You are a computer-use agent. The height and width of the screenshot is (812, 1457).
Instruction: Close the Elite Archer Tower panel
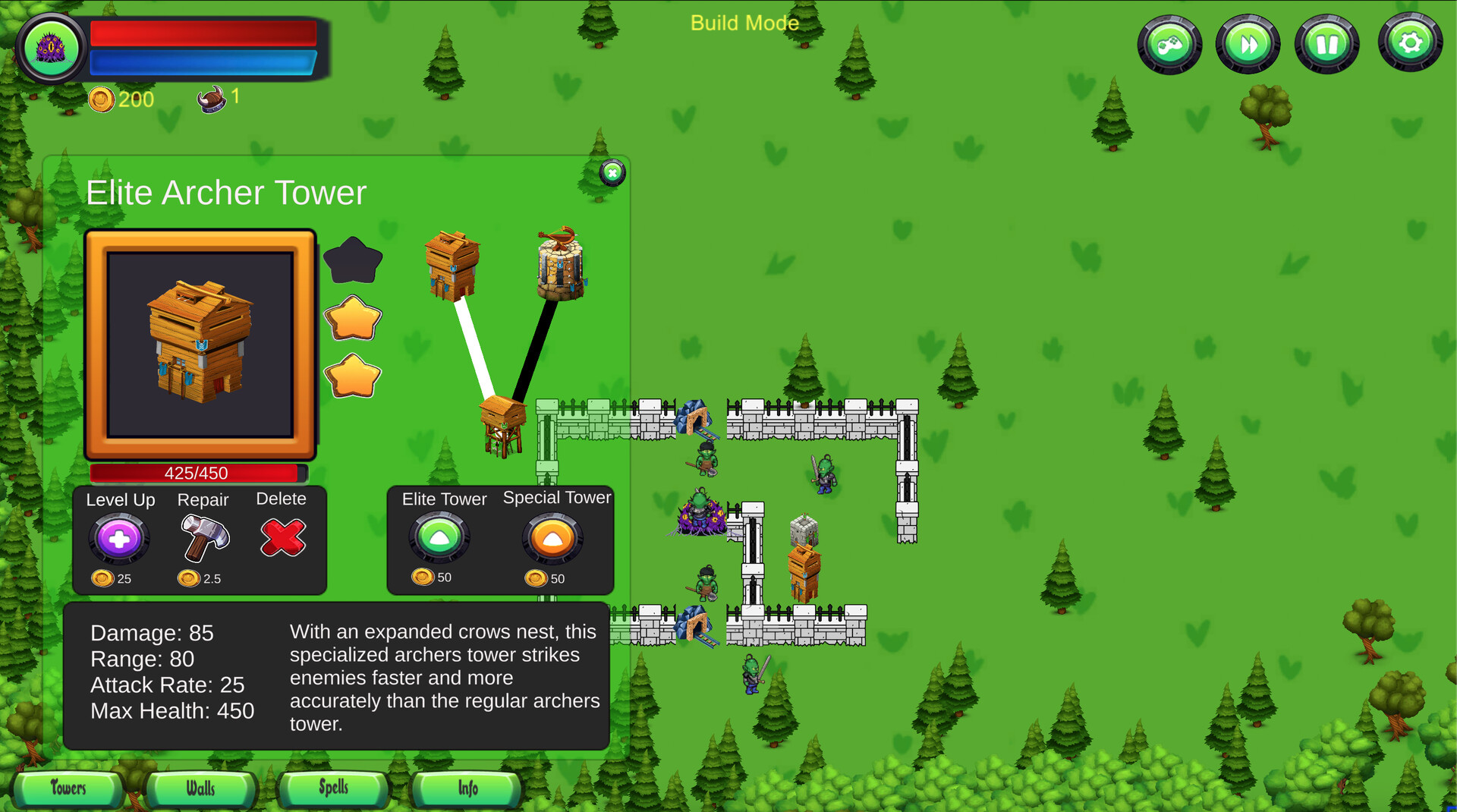(612, 173)
